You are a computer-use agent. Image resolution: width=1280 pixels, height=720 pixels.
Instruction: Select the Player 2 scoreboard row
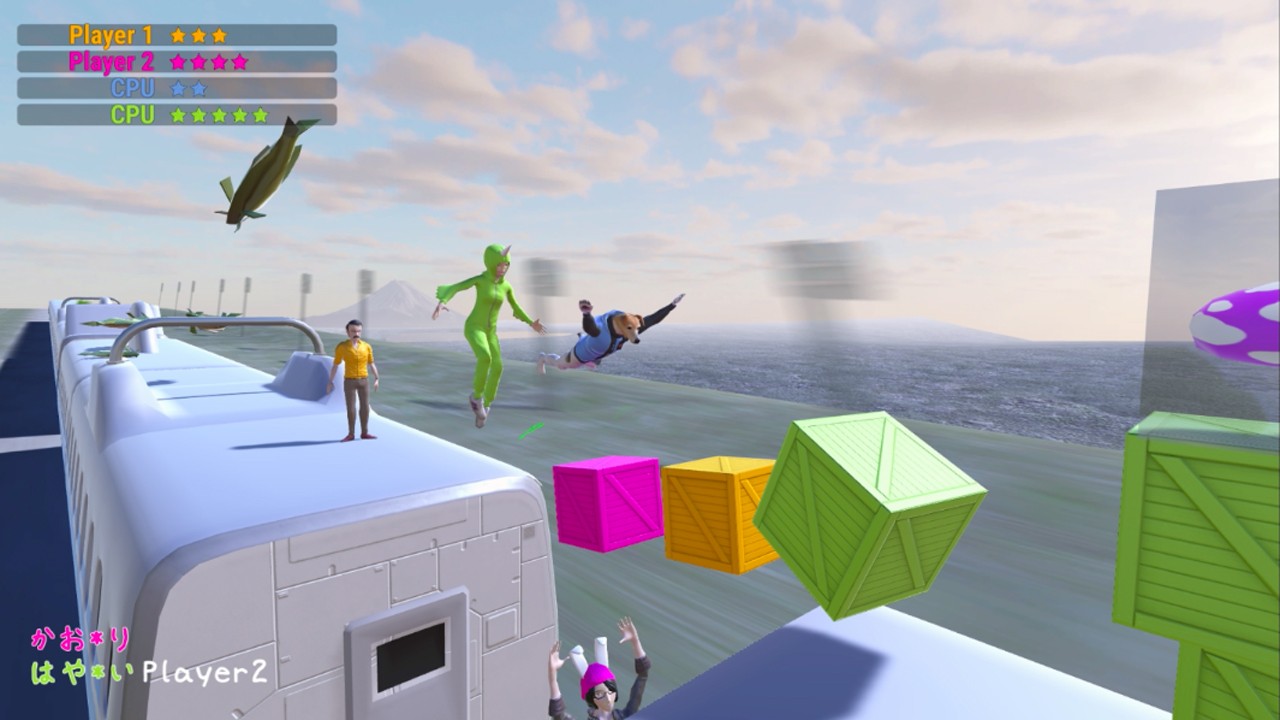[x=175, y=60]
